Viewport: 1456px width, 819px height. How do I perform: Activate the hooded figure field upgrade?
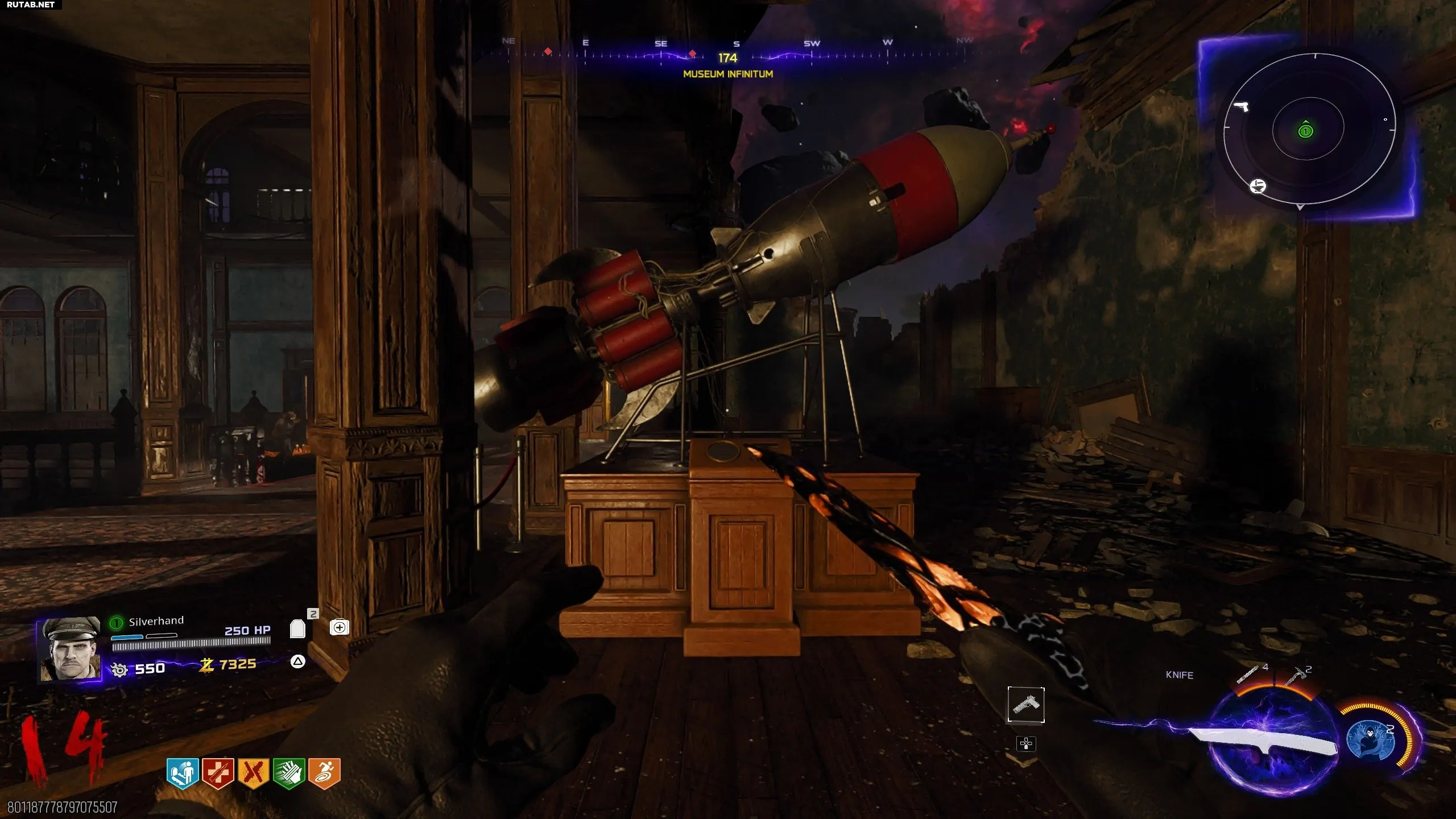(1370, 741)
